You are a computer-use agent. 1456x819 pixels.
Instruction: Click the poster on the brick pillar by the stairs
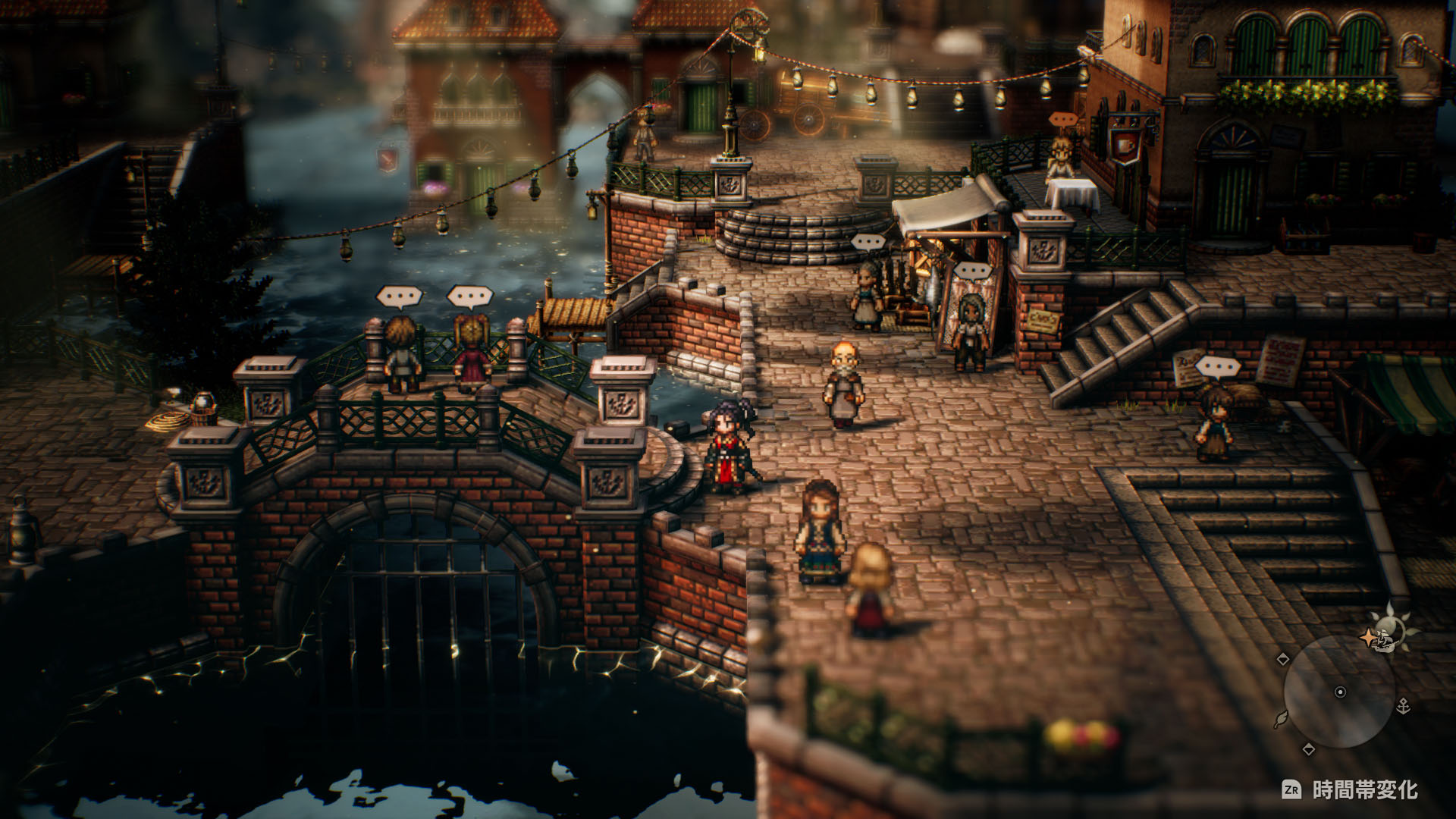pos(1041,320)
